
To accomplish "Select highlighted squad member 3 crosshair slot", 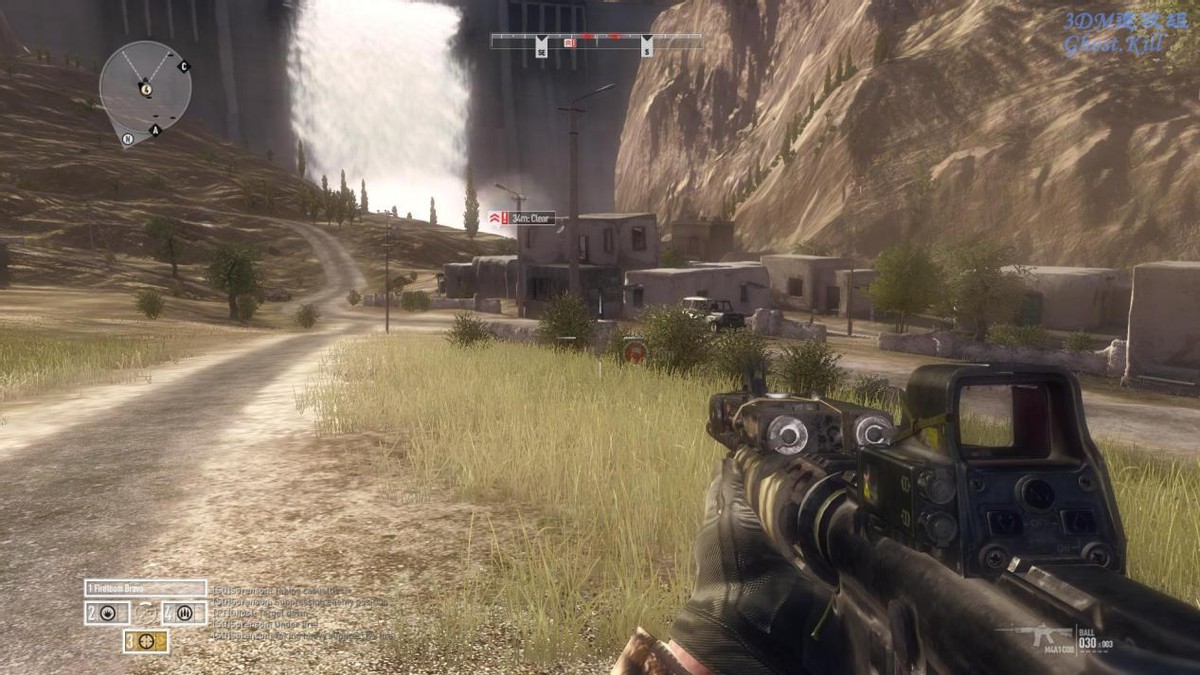I will (x=146, y=641).
